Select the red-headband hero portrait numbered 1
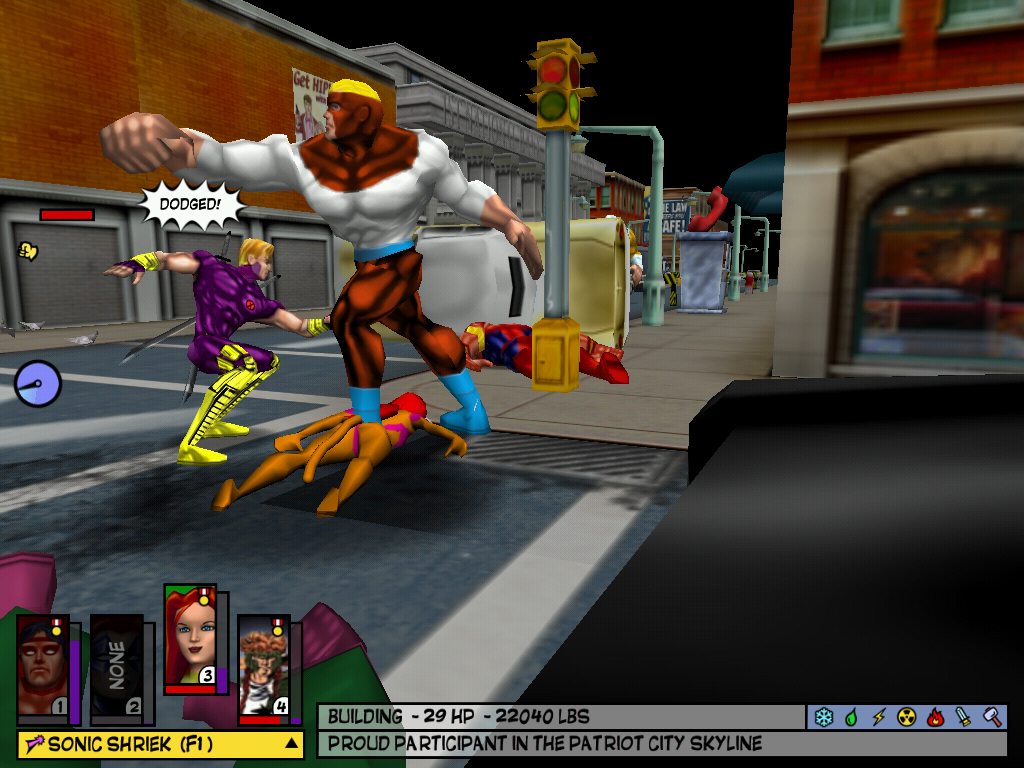Image resolution: width=1024 pixels, height=768 pixels. (x=42, y=666)
